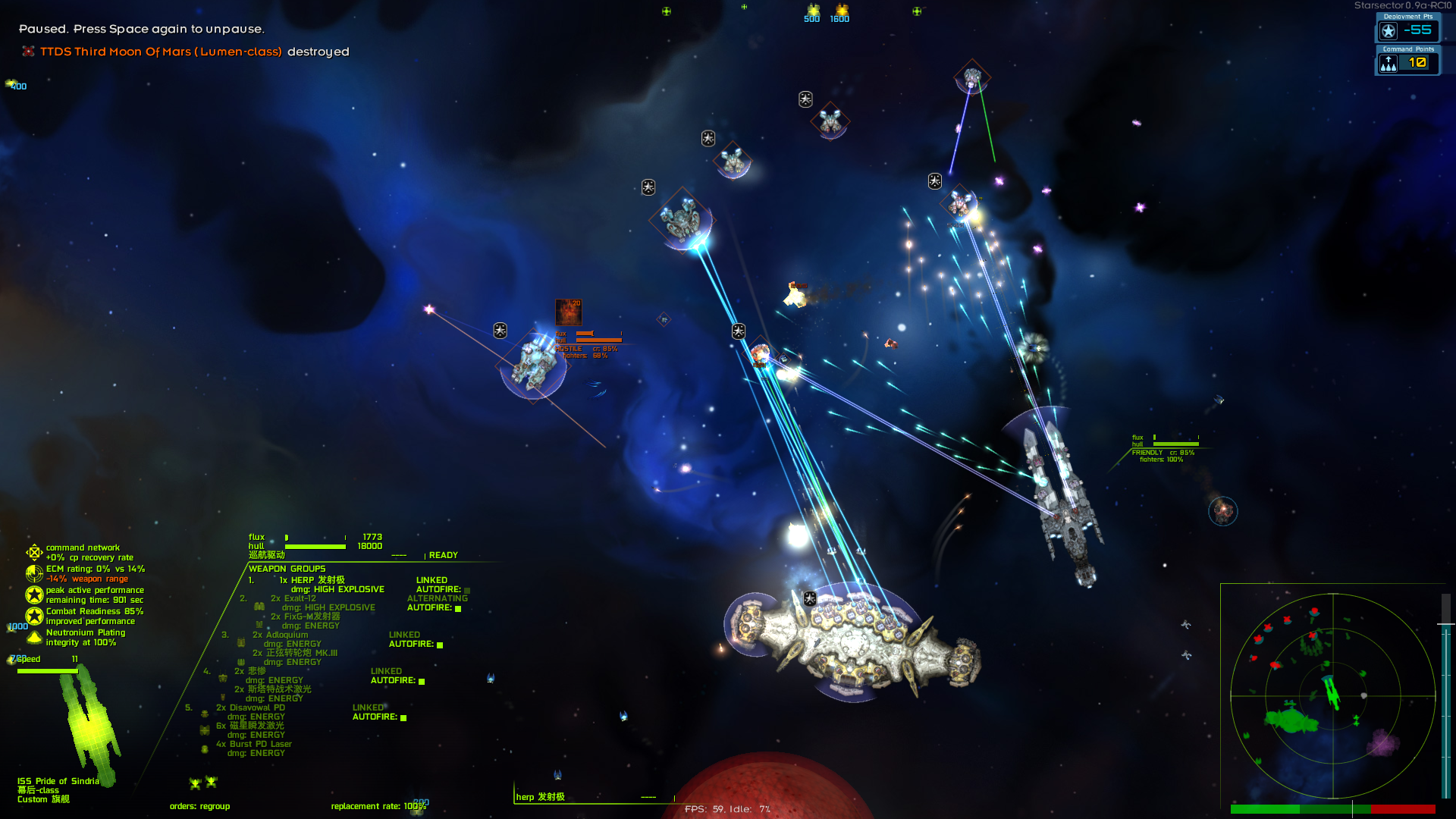Viewport: 1456px width, 819px height.
Task: Select weapon group 3 Adloquium entry
Action: (x=280, y=635)
